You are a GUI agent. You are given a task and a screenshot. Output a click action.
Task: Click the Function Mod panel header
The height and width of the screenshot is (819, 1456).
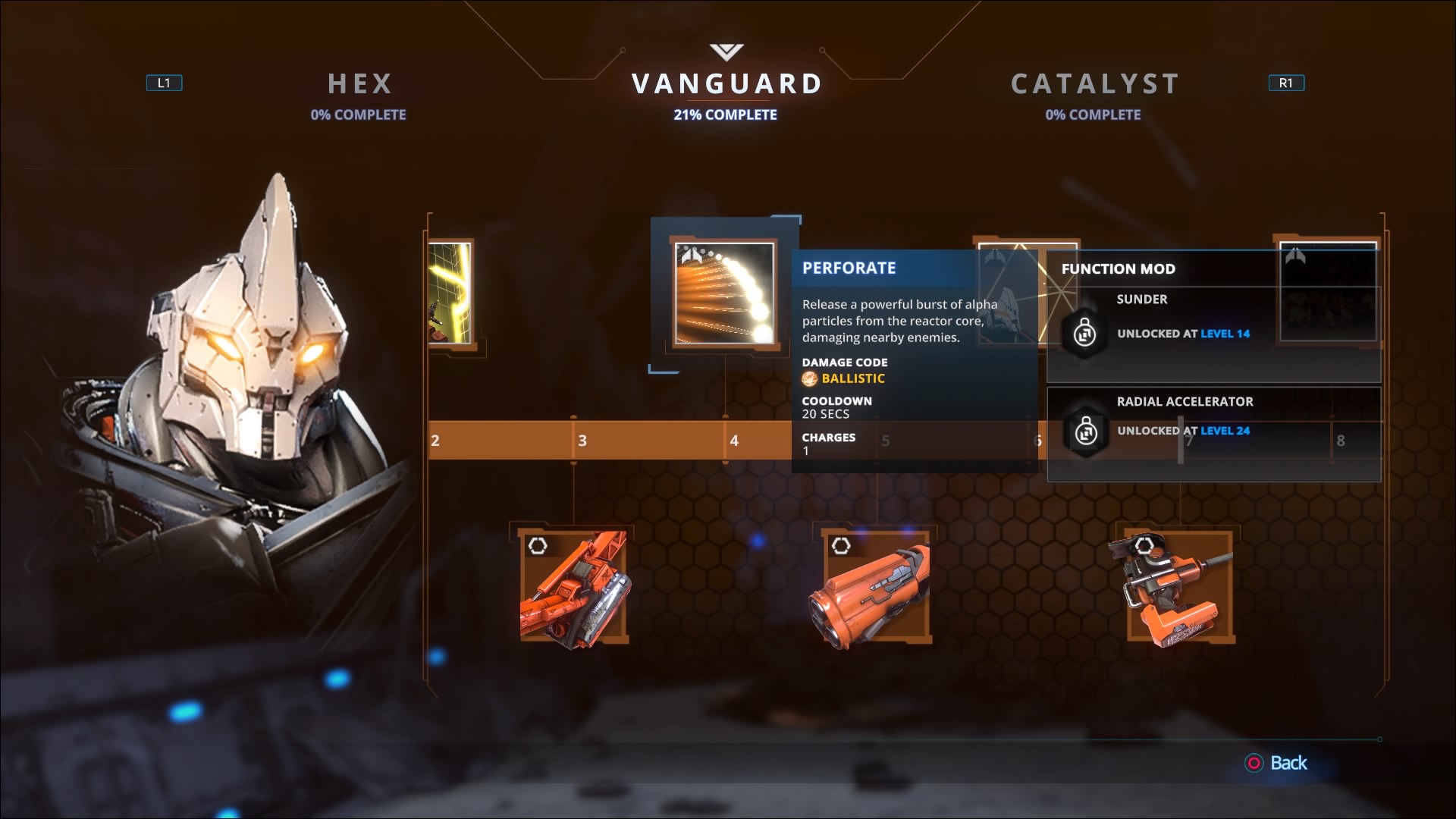pyautogui.click(x=1119, y=268)
